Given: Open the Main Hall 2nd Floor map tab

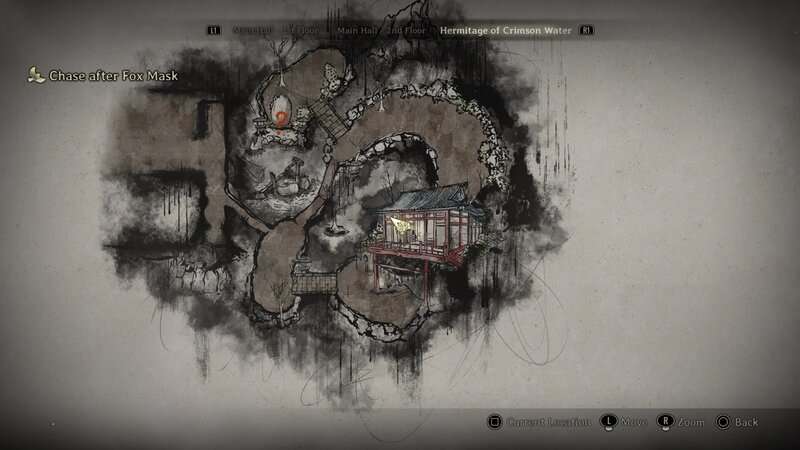Looking at the screenshot, I should (x=382, y=31).
